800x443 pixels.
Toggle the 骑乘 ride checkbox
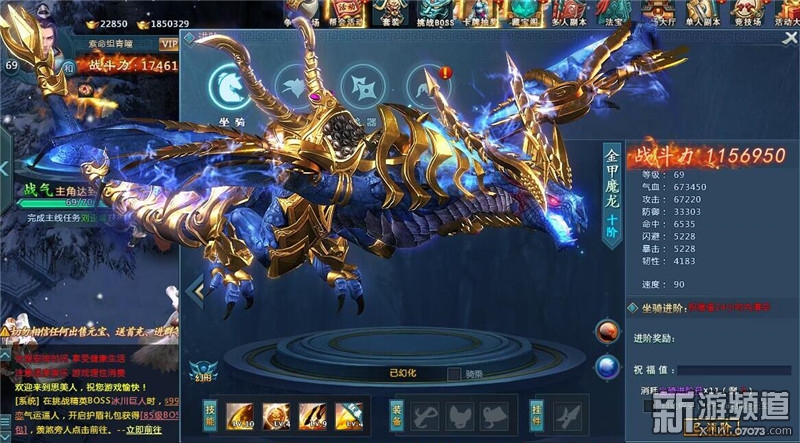(454, 373)
